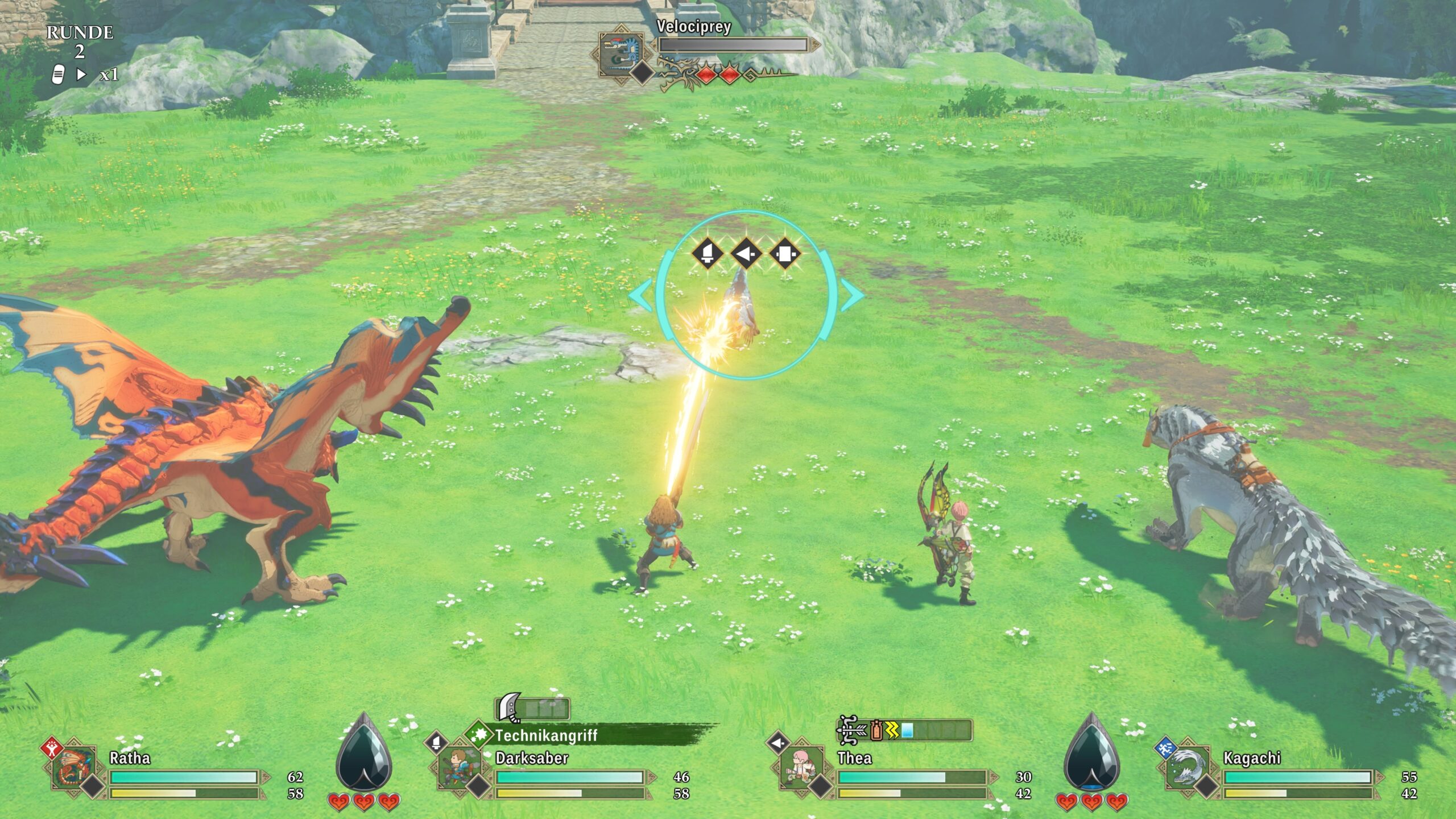Screen dimensions: 1456x819
Task: Select the Velociprey enemy portrait
Action: point(621,52)
